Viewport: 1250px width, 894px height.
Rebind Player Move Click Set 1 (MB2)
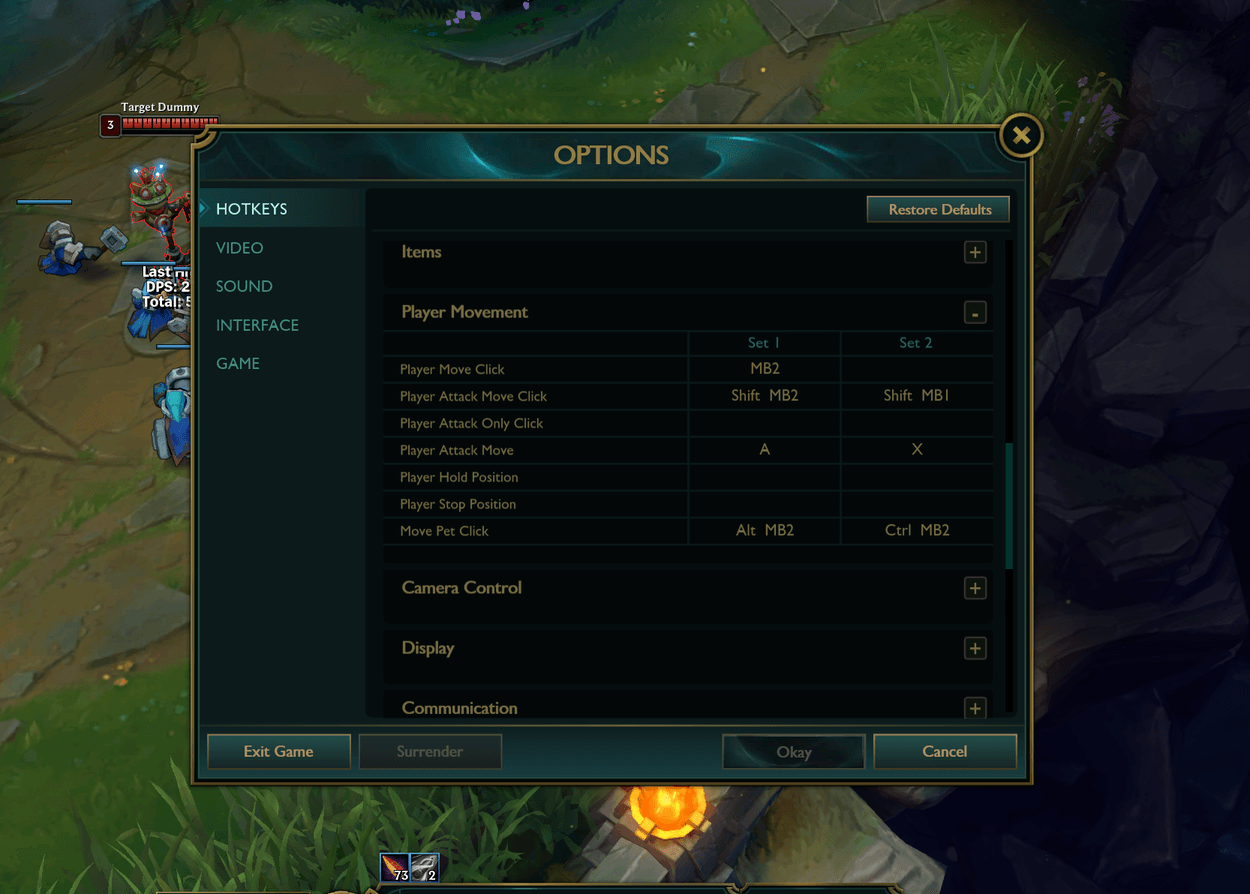click(x=764, y=369)
